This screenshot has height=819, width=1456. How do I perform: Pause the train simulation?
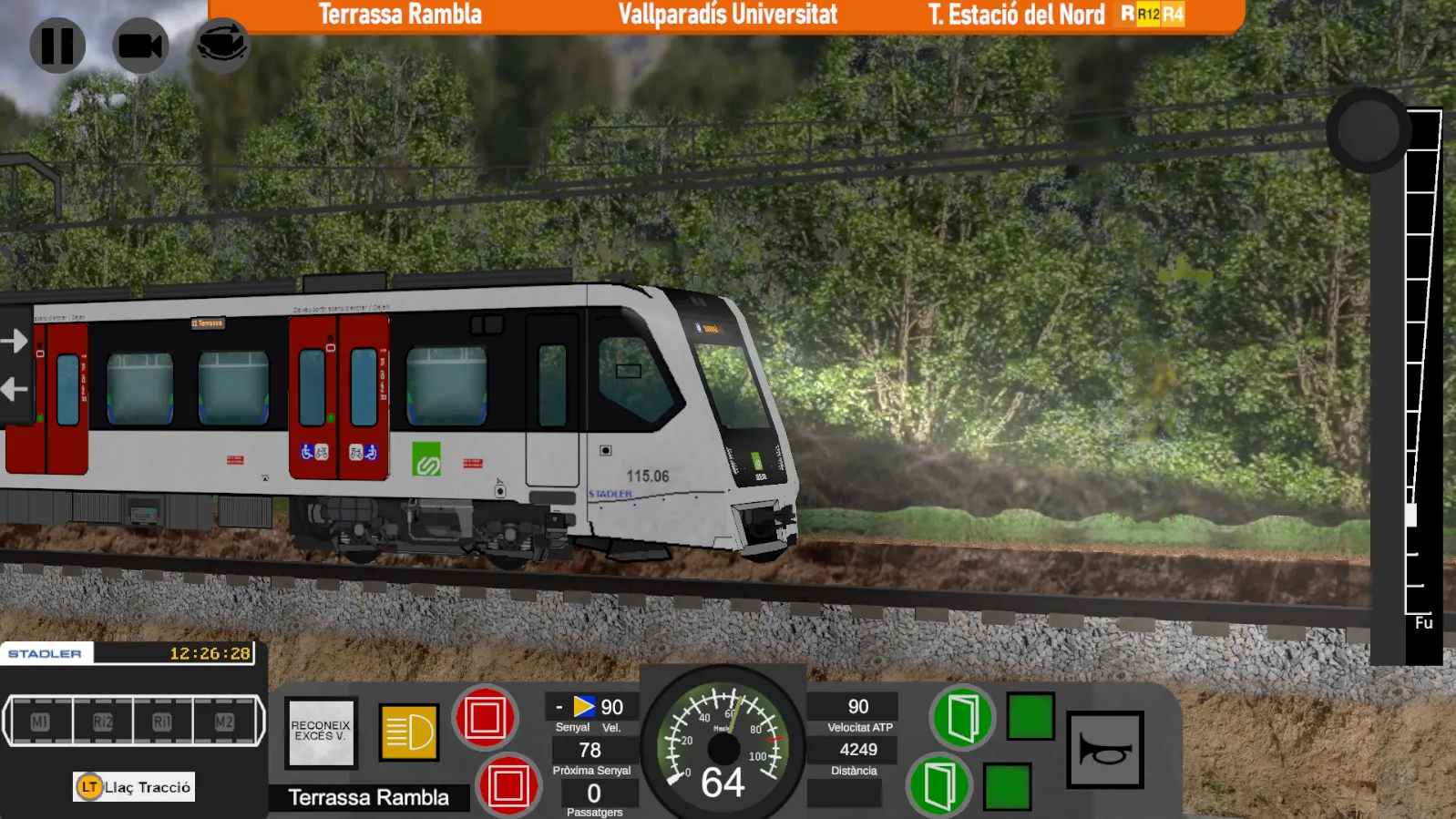[57, 46]
